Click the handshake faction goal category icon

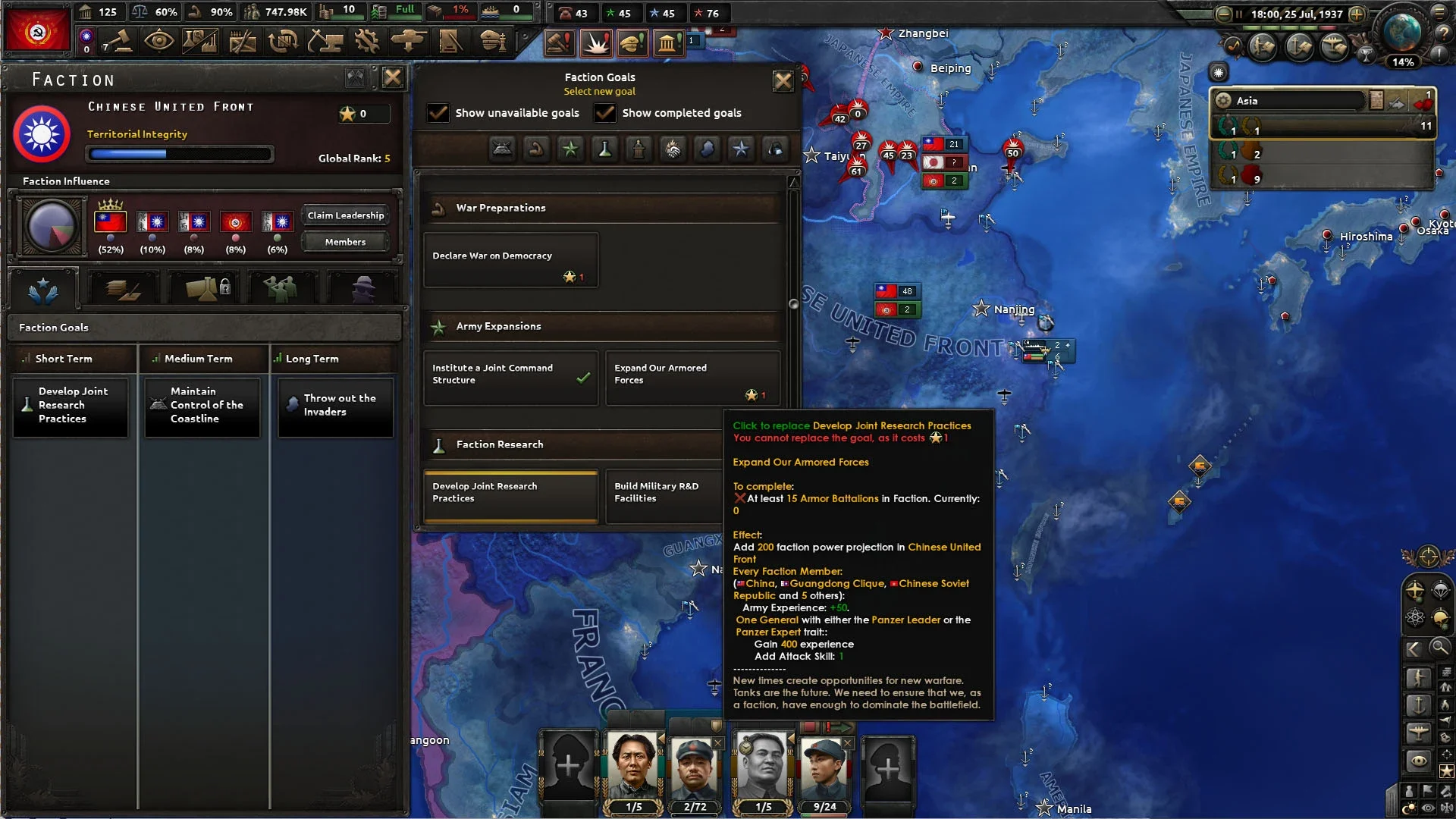(x=673, y=149)
